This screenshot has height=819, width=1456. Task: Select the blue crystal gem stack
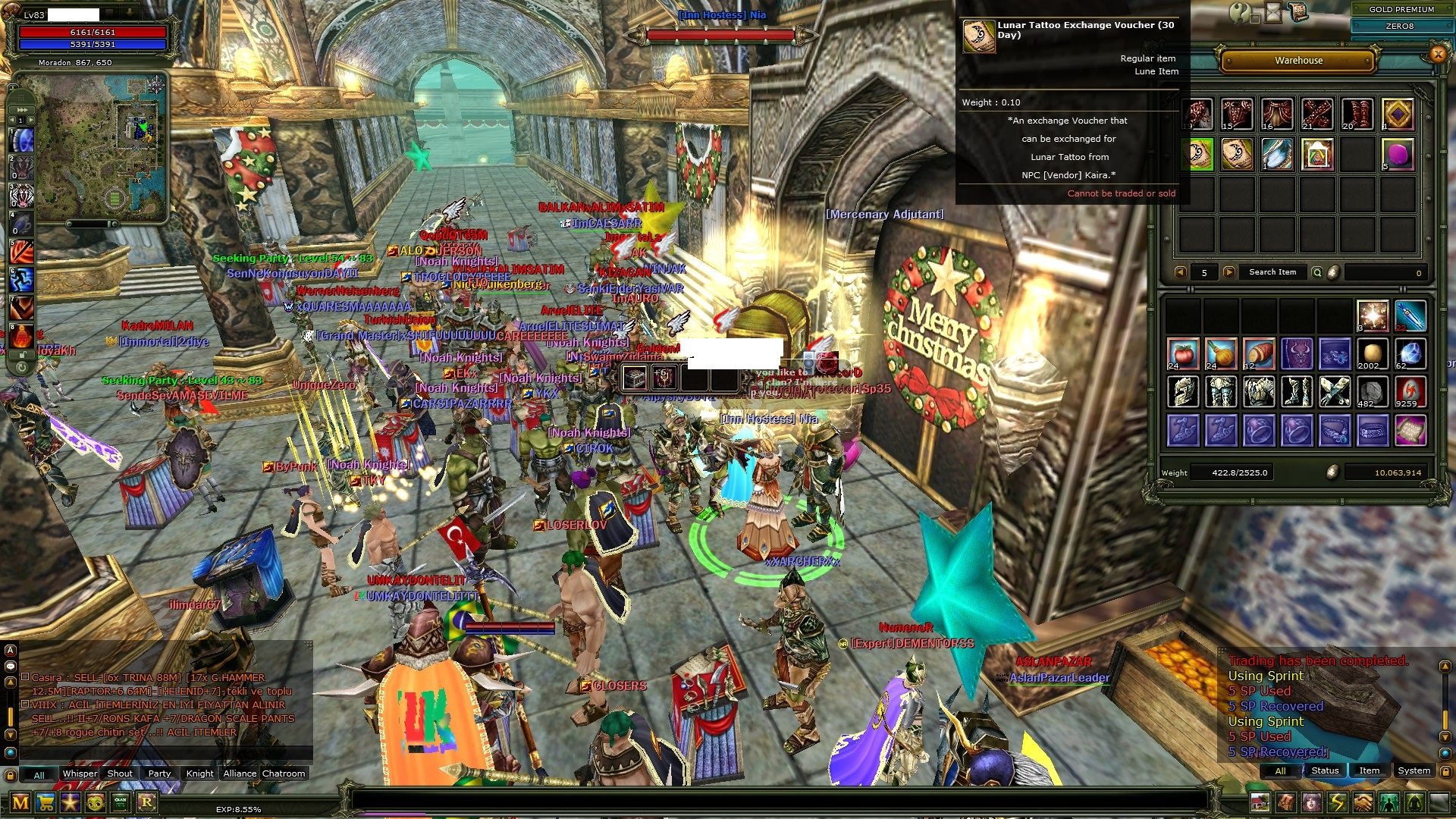pos(1410,354)
